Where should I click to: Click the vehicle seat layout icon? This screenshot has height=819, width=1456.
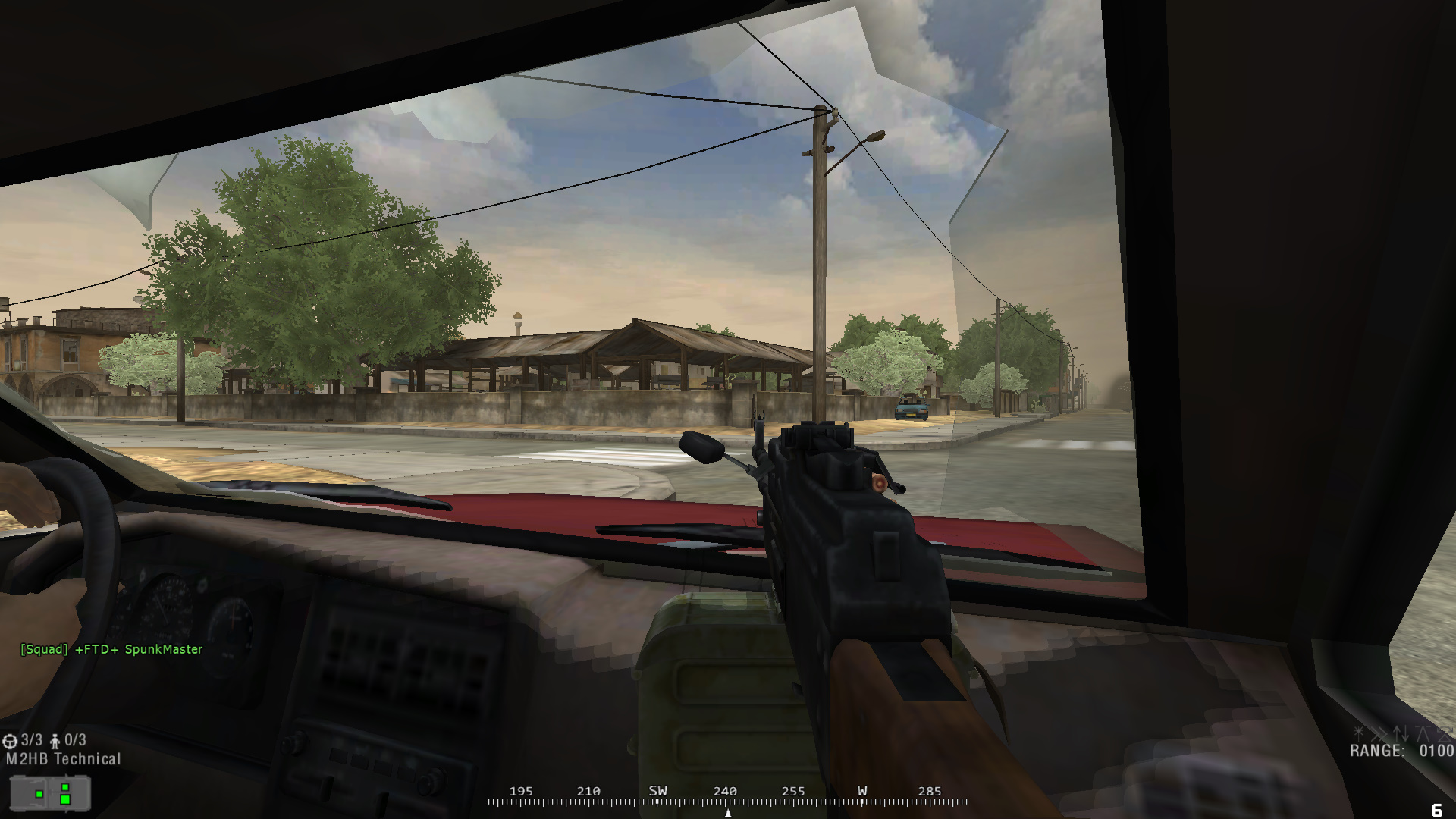[x=50, y=793]
